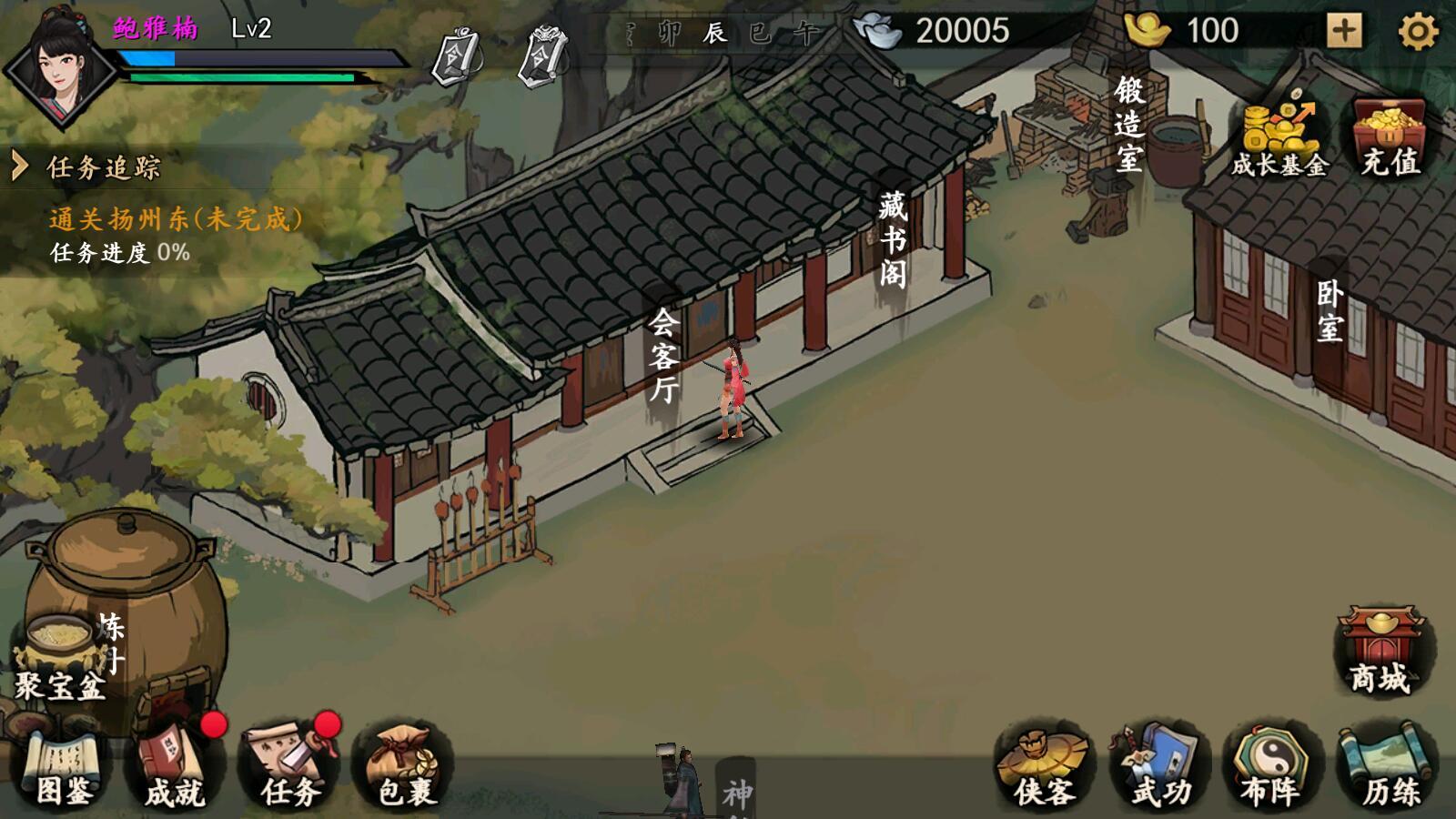Click the quest 通关扬州东(未完成) text
The image size is (1456, 819).
pyautogui.click(x=173, y=218)
